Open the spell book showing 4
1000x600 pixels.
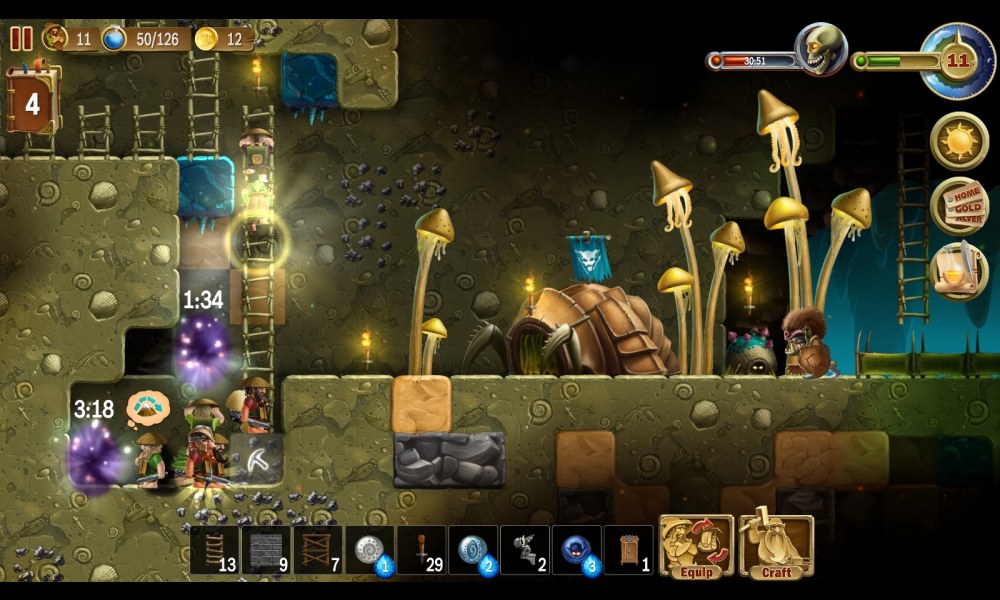(x=33, y=101)
